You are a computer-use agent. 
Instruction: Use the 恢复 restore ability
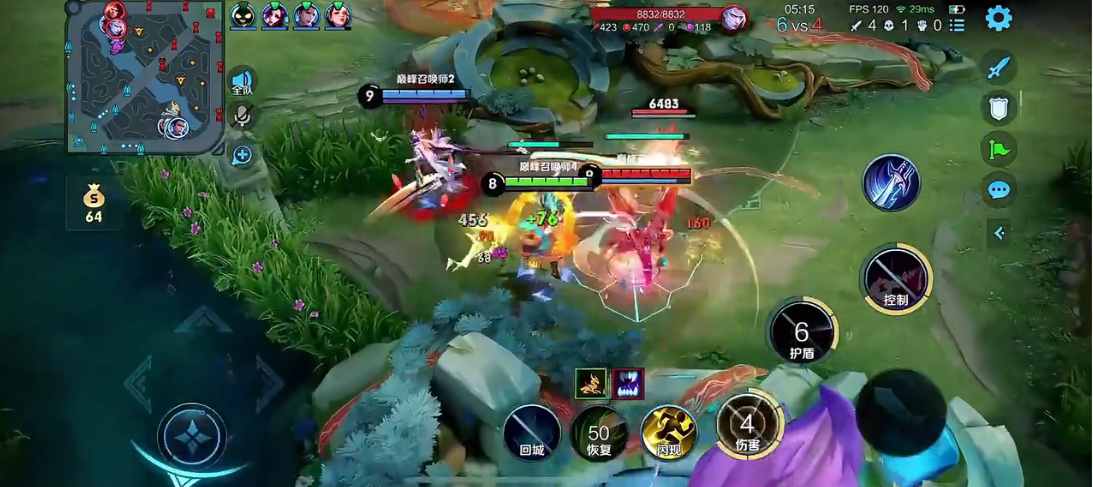click(599, 434)
